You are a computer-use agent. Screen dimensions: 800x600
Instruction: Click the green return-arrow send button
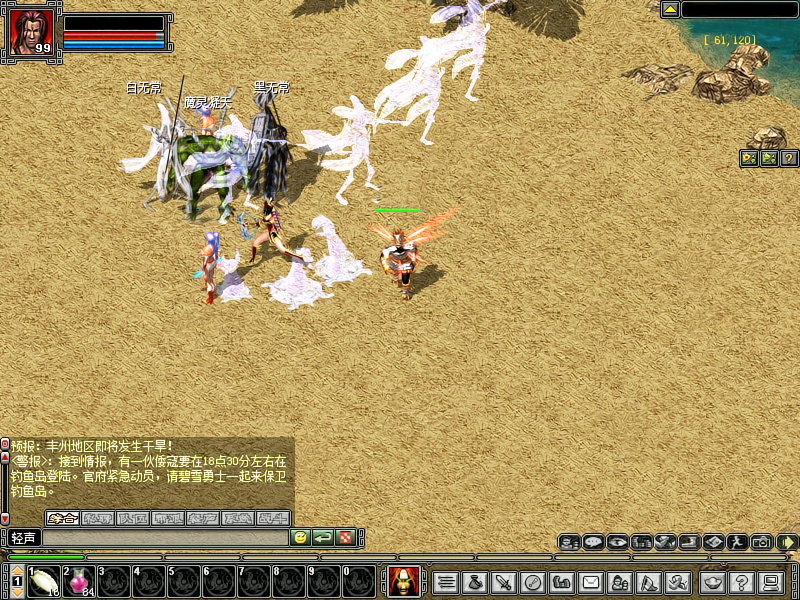tap(322, 538)
